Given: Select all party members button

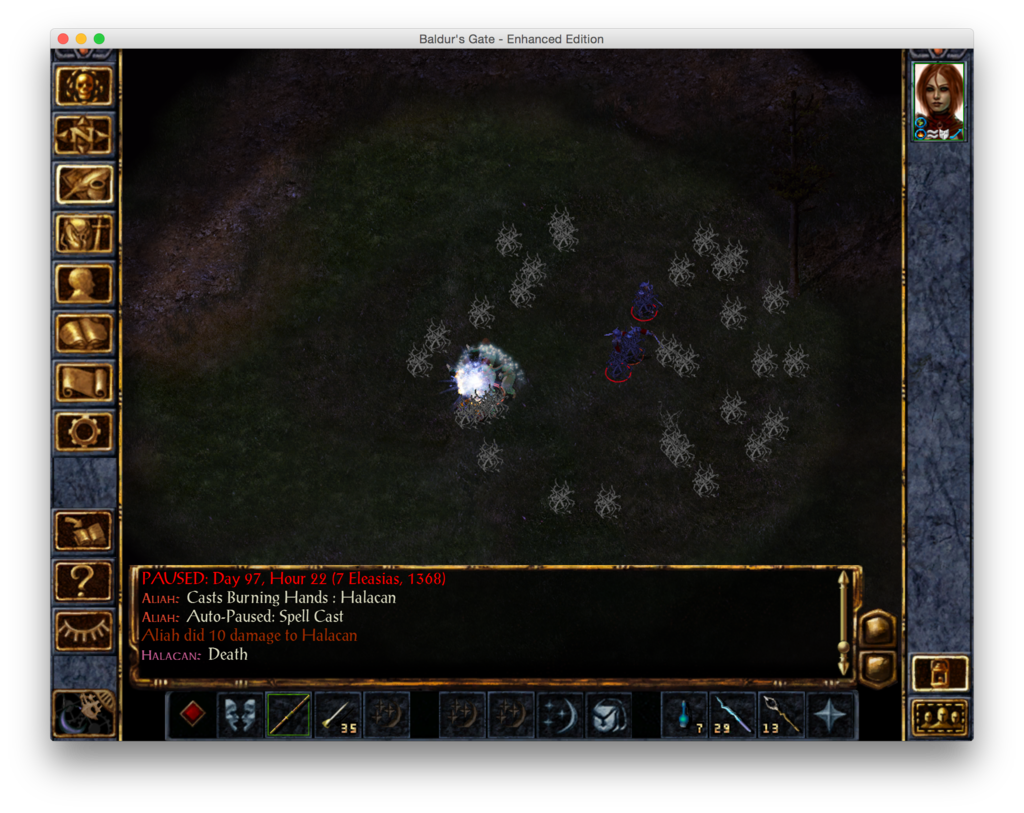Looking at the screenshot, I should (x=940, y=717).
